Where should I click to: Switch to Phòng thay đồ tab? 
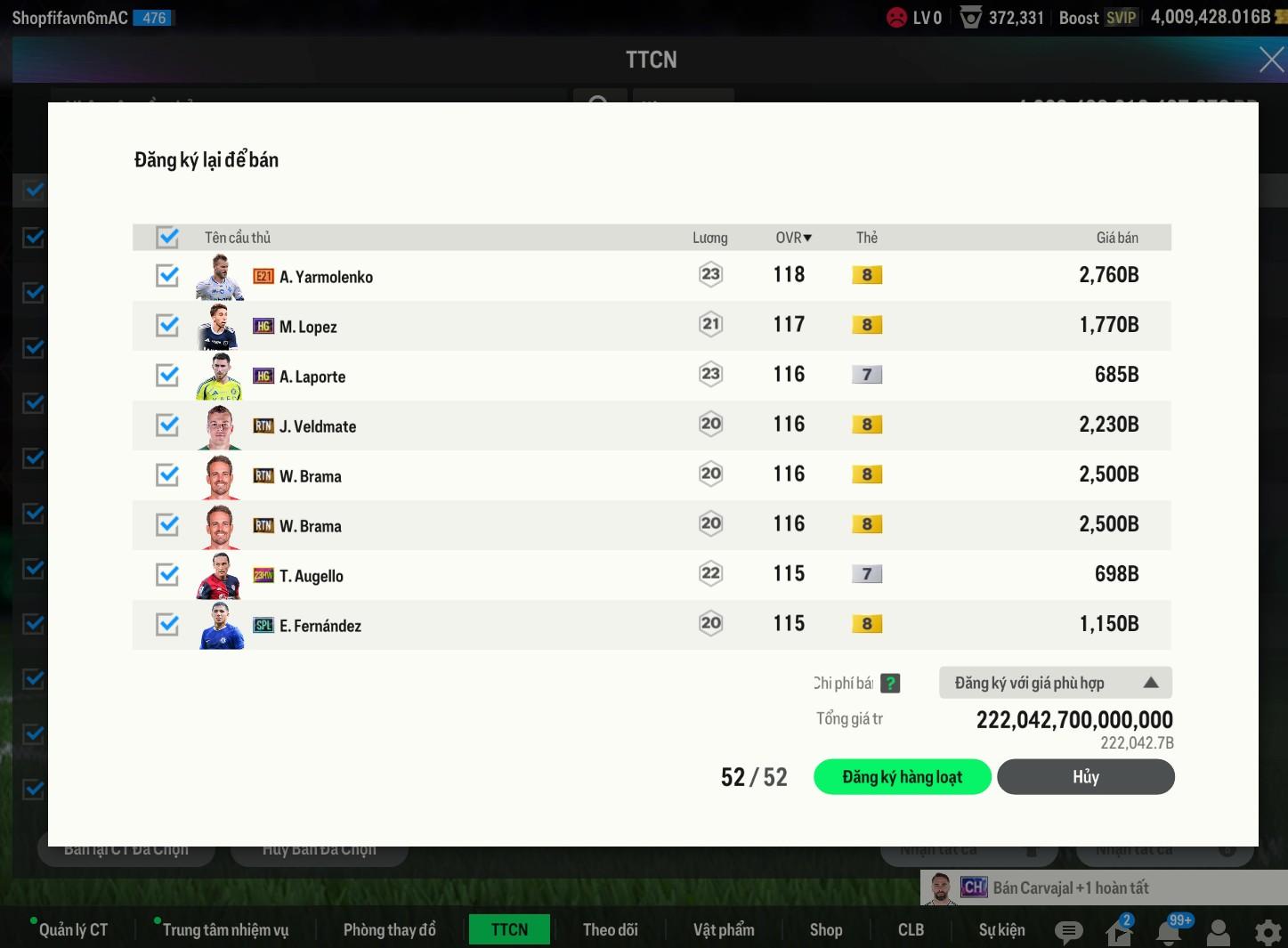389,930
